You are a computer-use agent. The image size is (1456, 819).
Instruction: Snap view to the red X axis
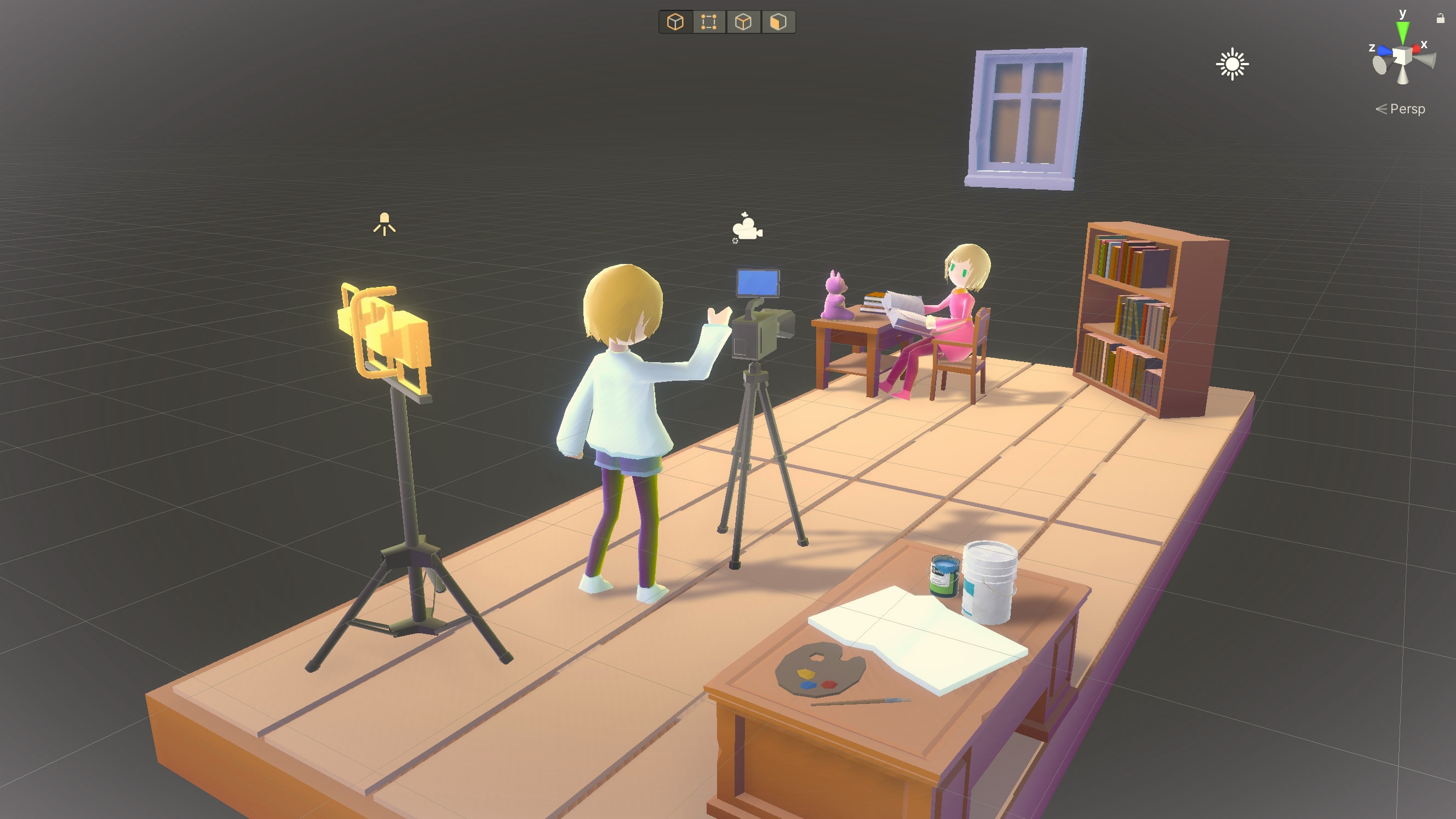(x=1417, y=49)
